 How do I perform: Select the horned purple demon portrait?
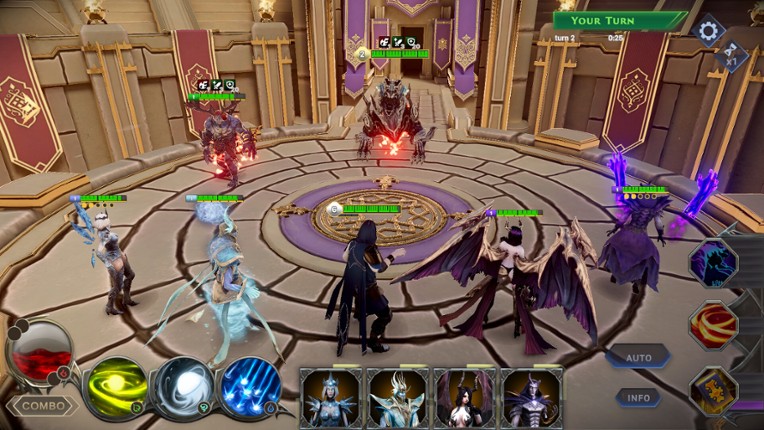tap(530, 398)
